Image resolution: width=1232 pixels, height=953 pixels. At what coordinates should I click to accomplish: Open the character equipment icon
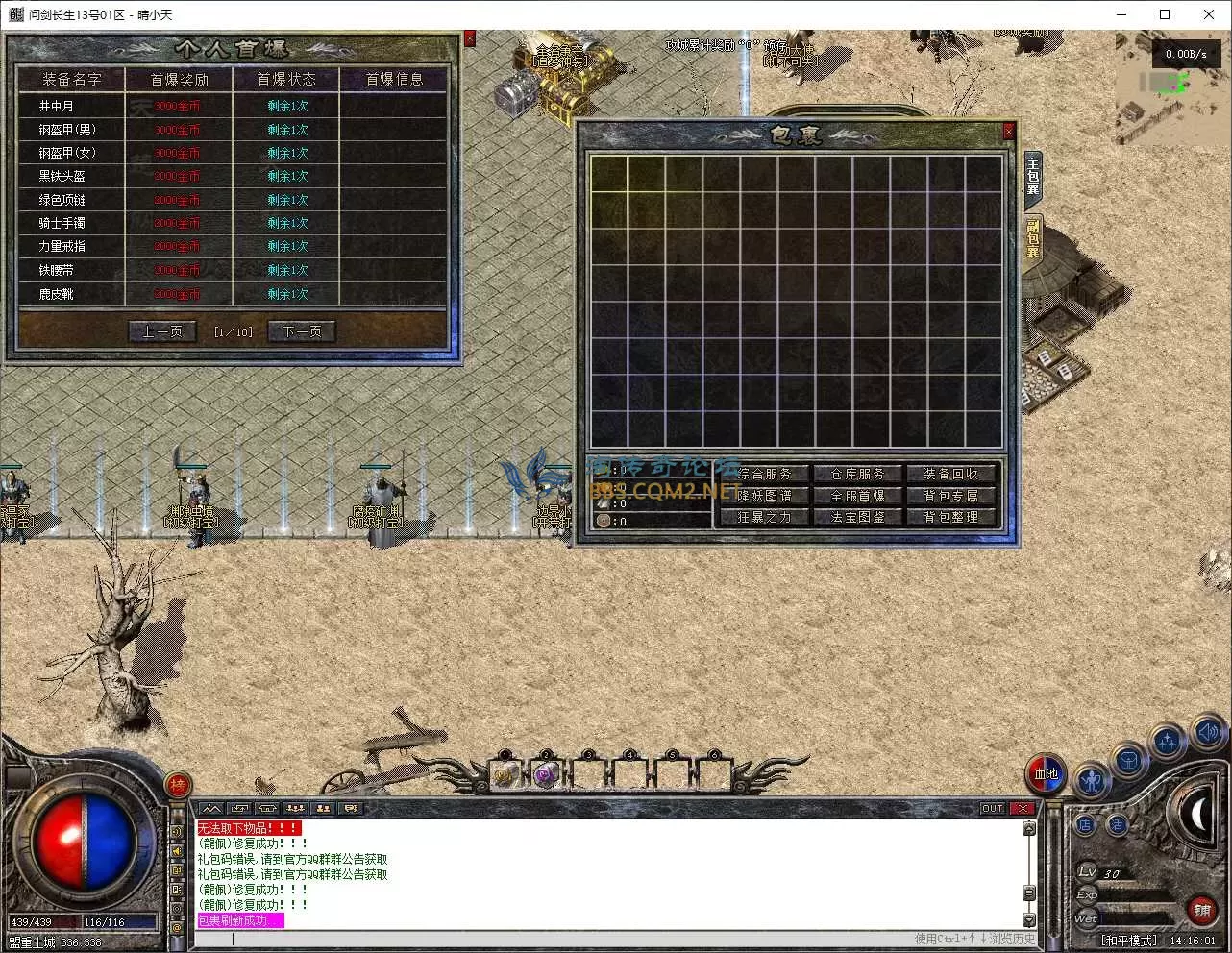pyautogui.click(x=1091, y=780)
